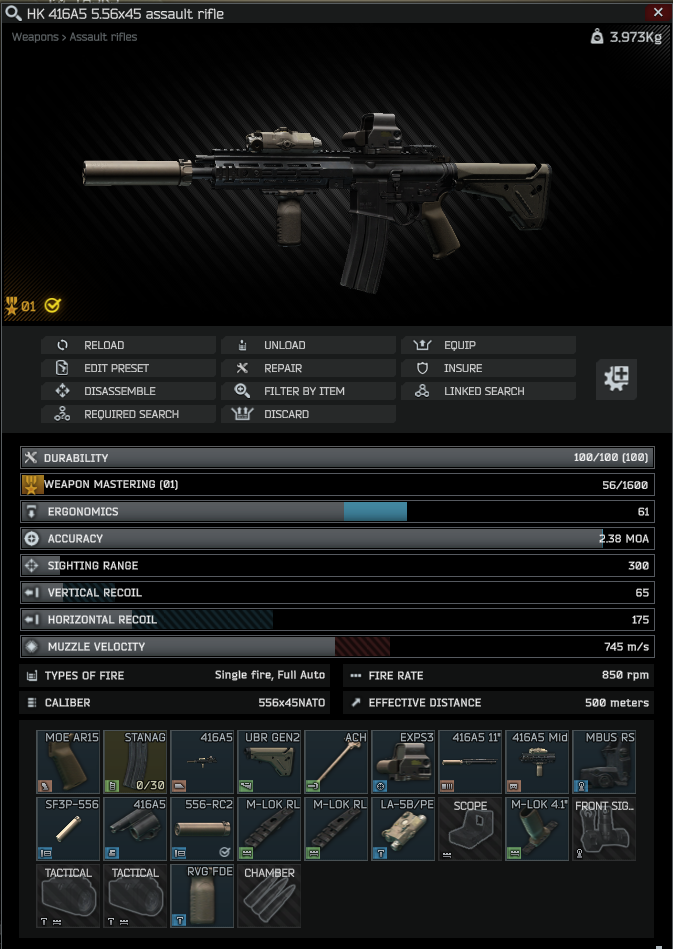Viewport: 673px width, 949px height.
Task: Open Linked Search for the rifle
Action: tap(488, 391)
